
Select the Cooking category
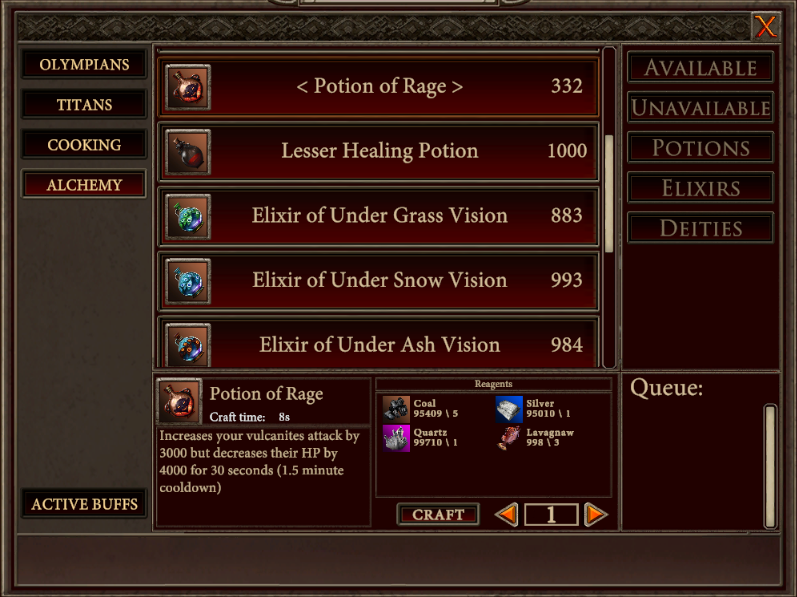pyautogui.click(x=84, y=145)
